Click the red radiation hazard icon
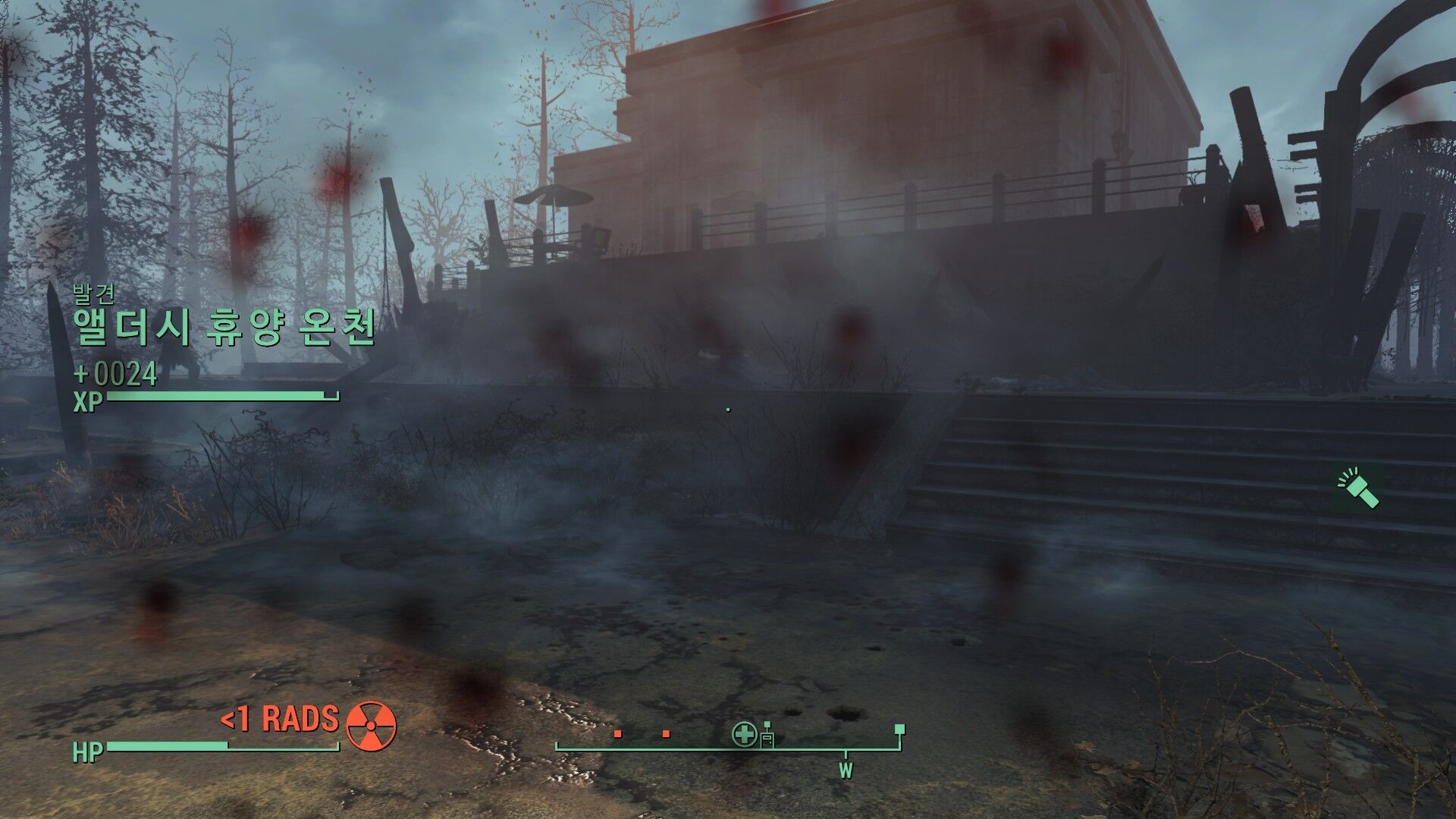The width and height of the screenshot is (1456, 819). click(371, 725)
